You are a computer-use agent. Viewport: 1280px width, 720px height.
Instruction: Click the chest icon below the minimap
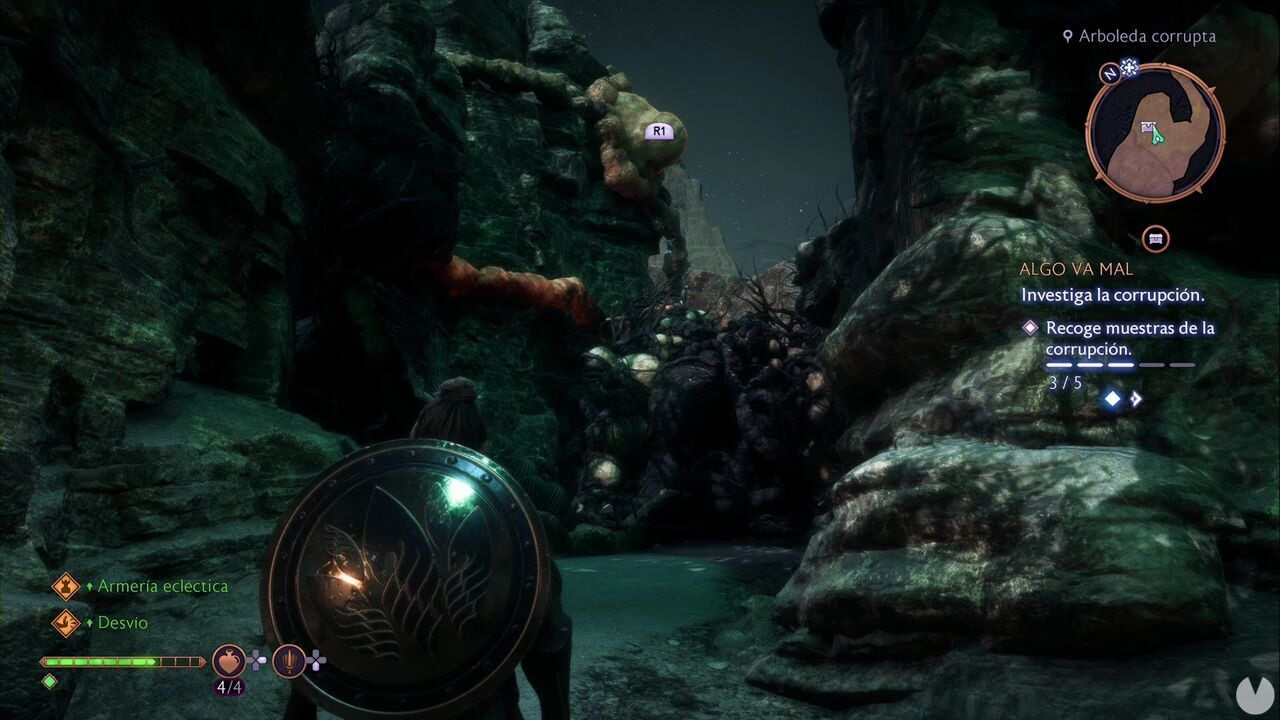pyautogui.click(x=1154, y=240)
